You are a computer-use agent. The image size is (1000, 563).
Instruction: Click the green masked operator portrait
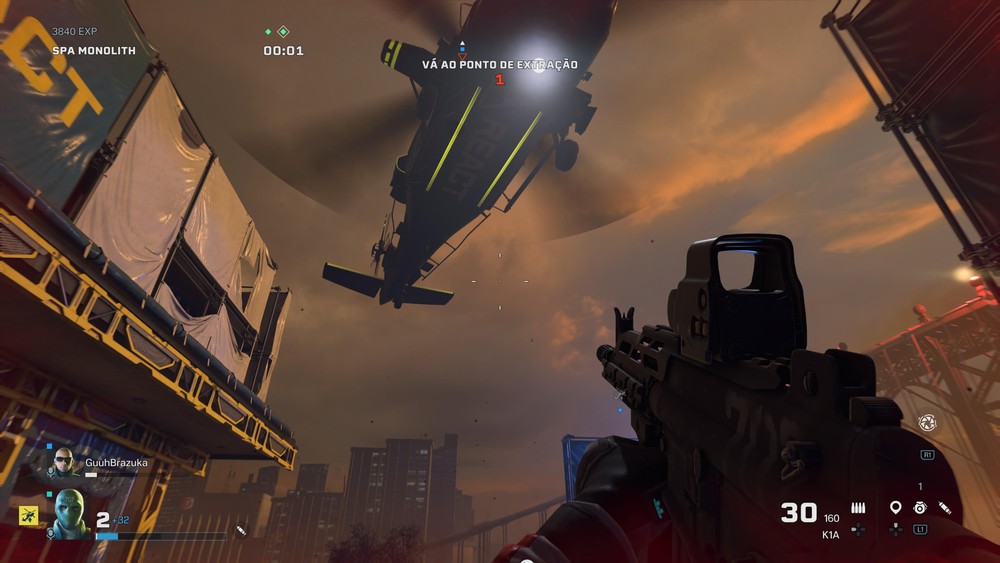click(70, 514)
